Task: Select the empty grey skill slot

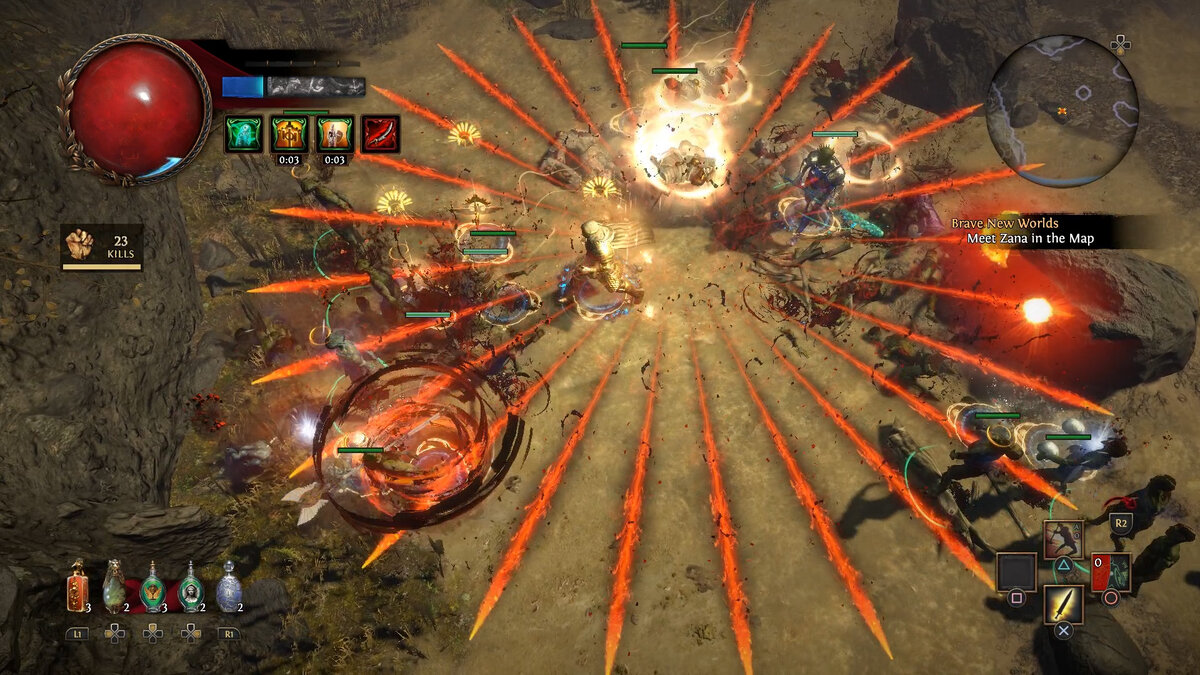Action: [x=1016, y=572]
